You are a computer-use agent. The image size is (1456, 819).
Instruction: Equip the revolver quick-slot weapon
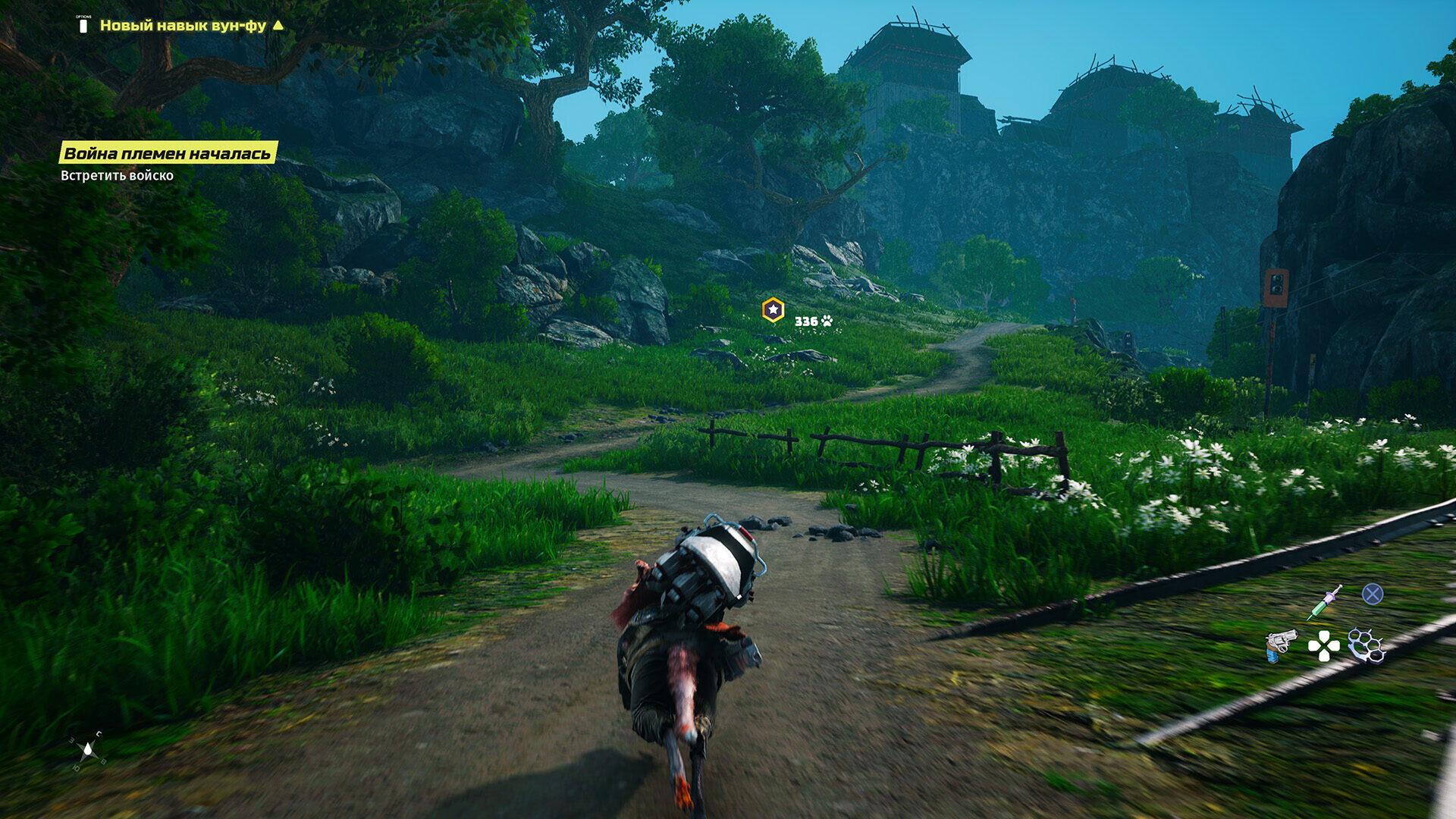pos(1279,645)
